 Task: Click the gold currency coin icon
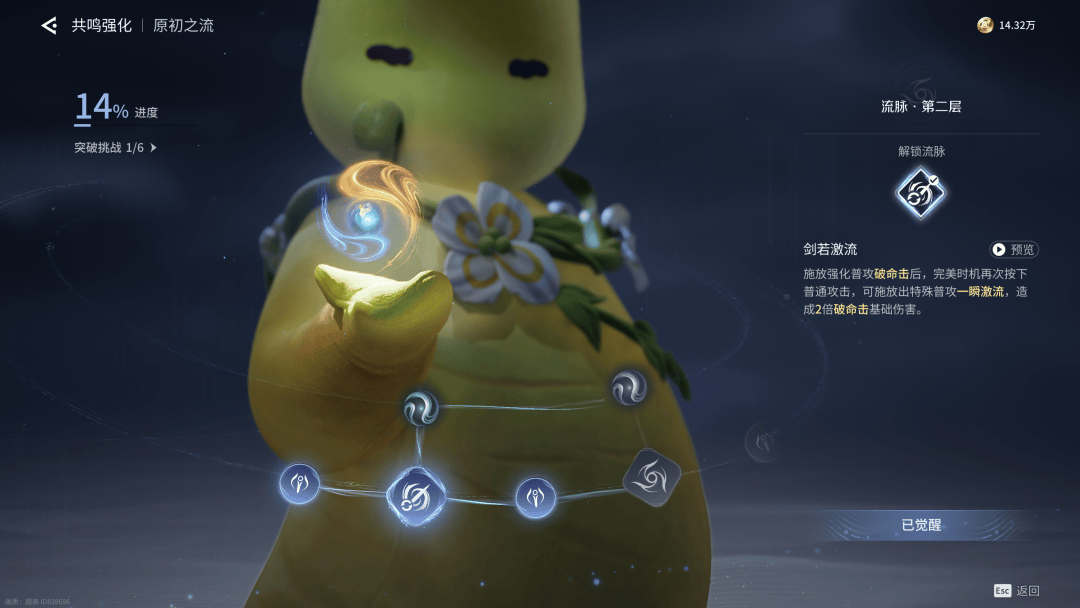pyautogui.click(x=985, y=26)
